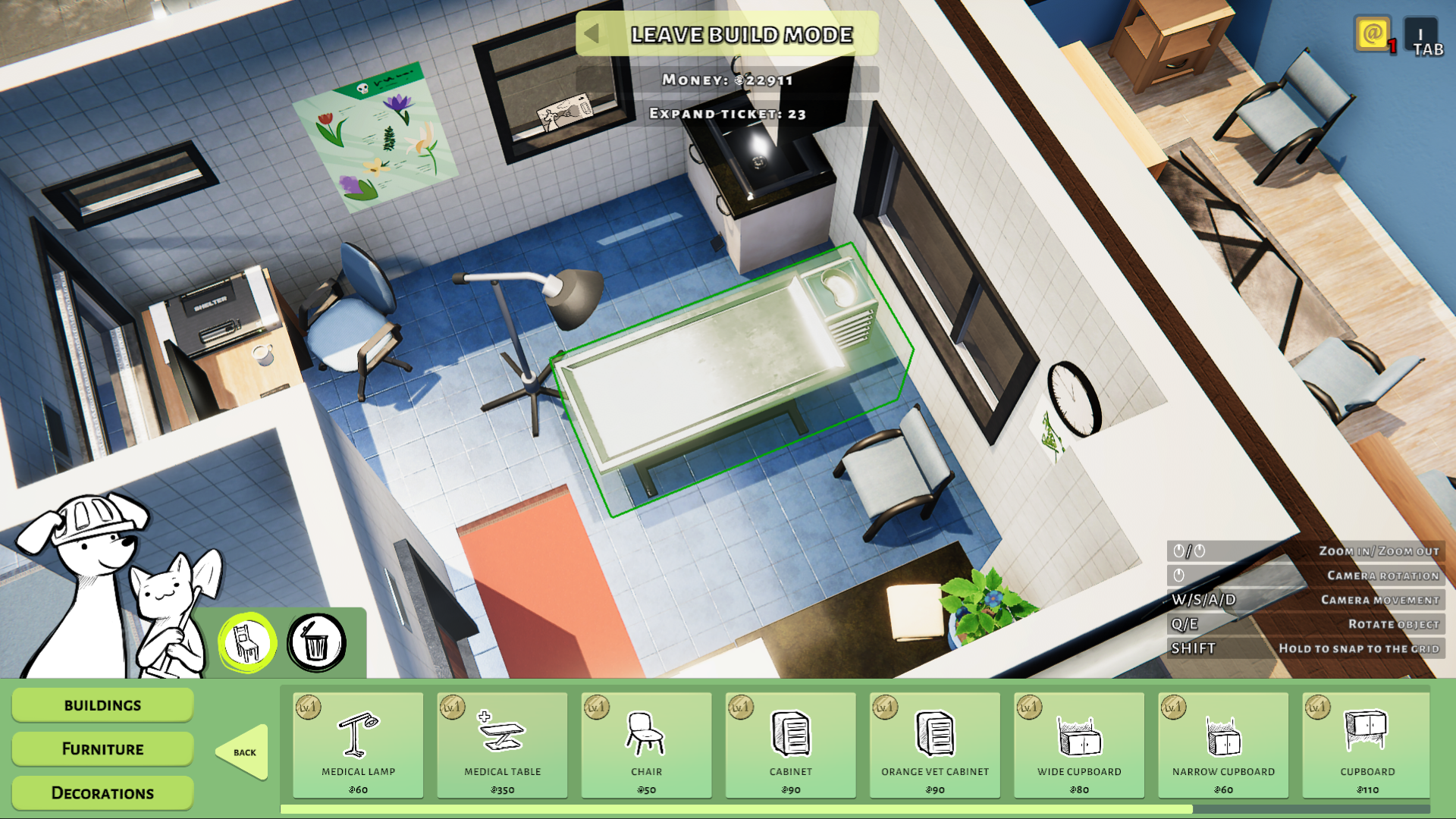Switch to delete mode via trash icon
Image resolution: width=1456 pixels, height=819 pixels.
[x=316, y=641]
